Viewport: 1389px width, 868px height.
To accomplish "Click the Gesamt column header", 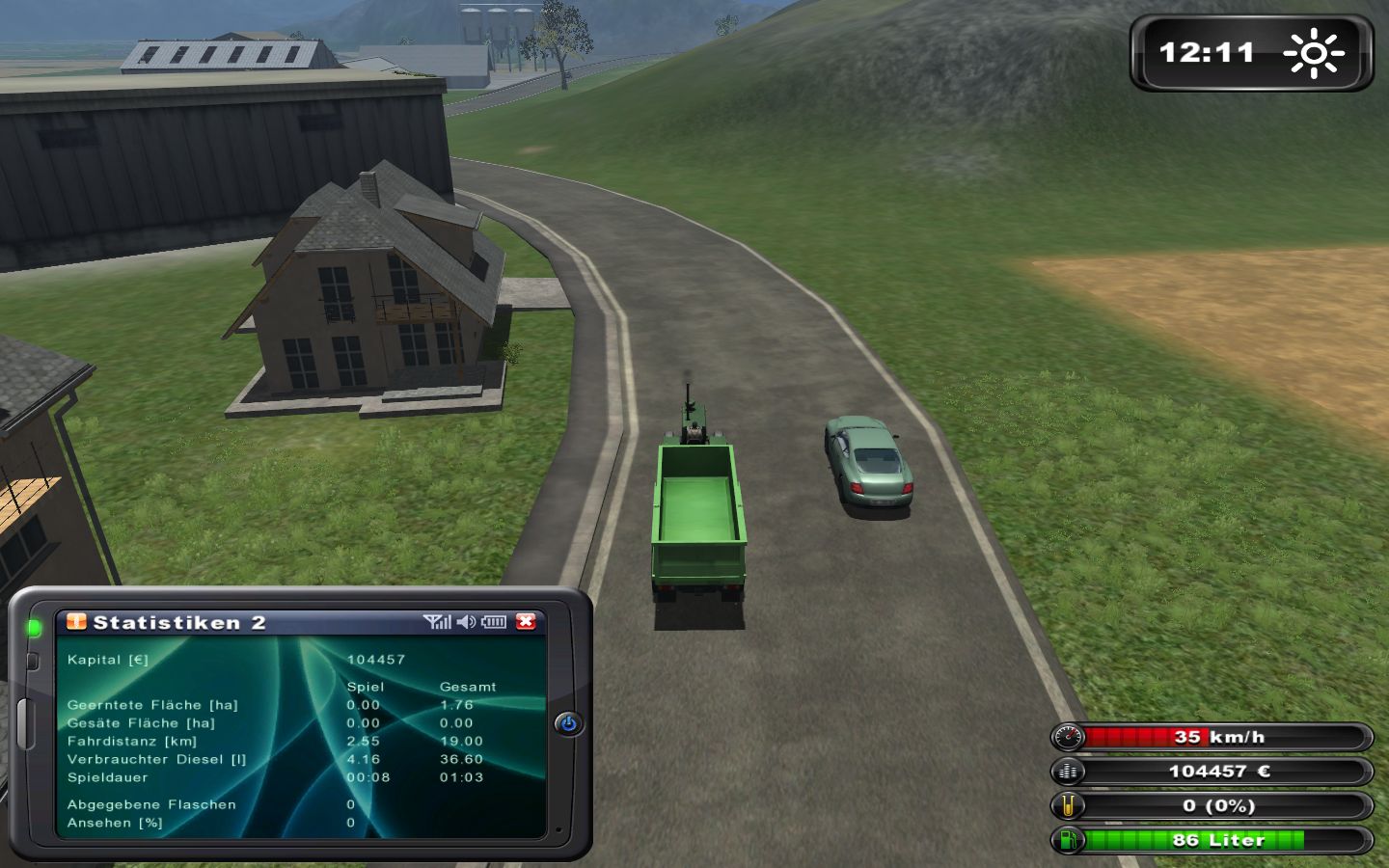I will [468, 687].
